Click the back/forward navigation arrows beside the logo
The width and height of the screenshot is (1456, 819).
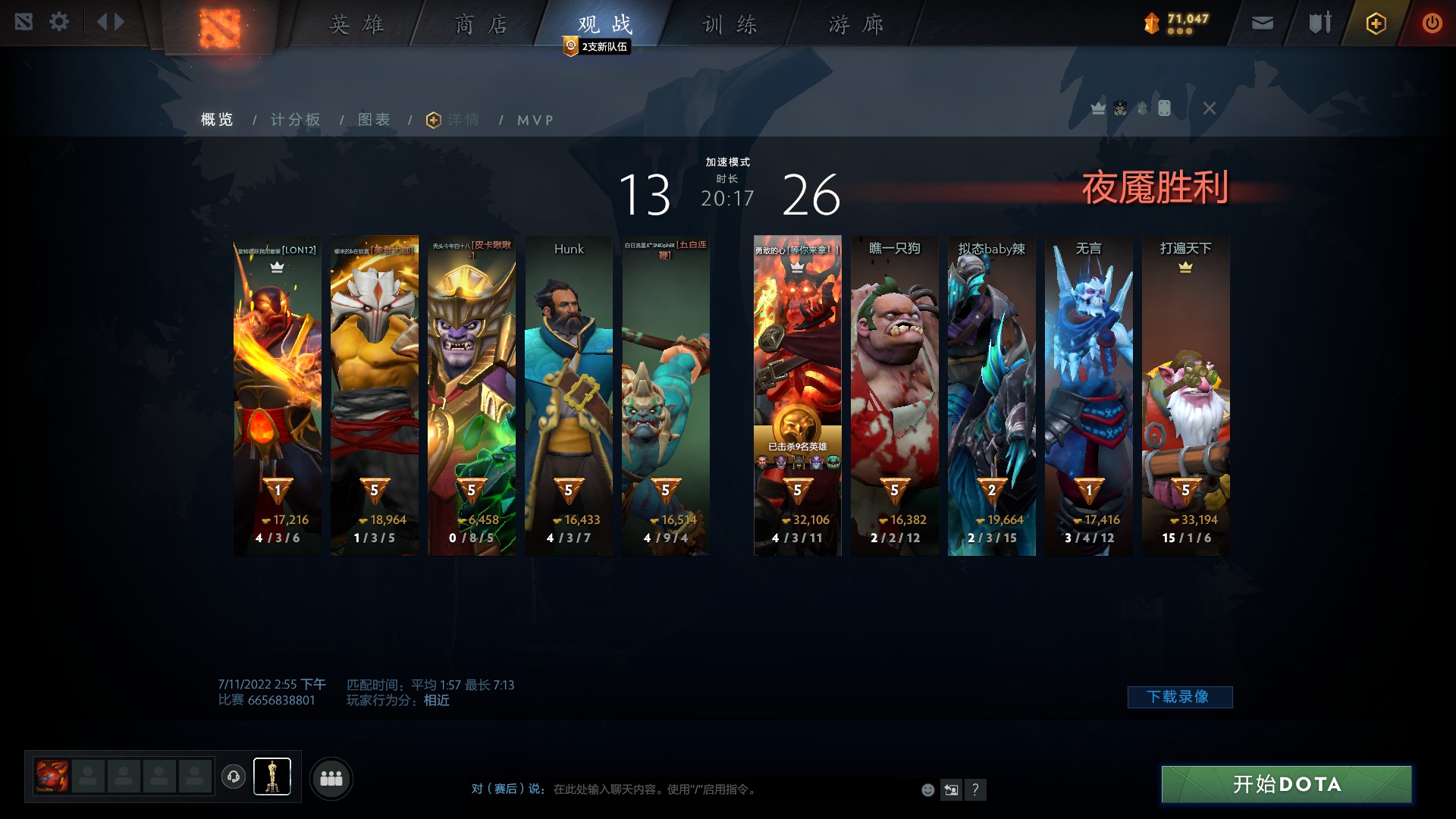(x=109, y=21)
